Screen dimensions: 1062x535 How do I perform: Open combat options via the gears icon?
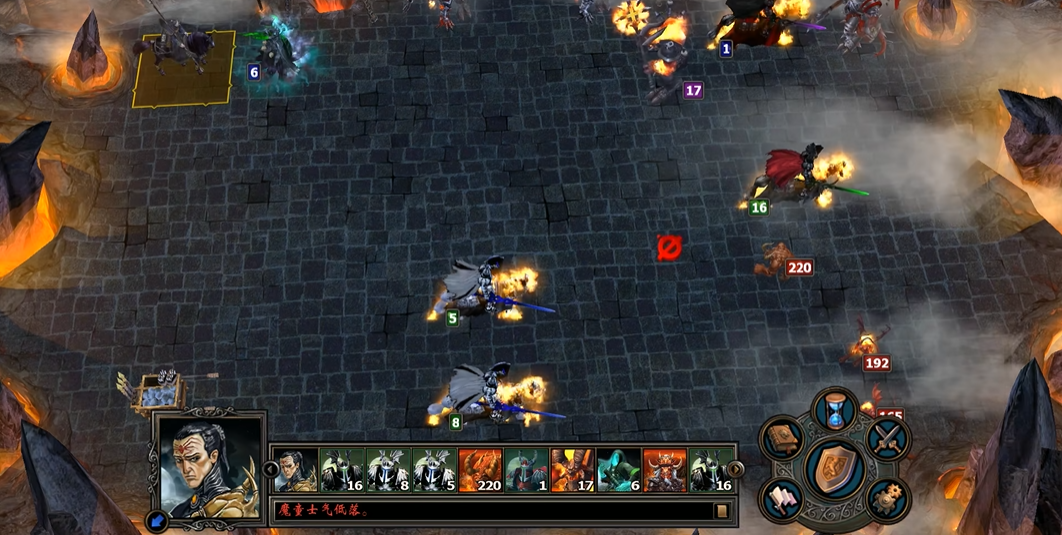click(x=886, y=499)
